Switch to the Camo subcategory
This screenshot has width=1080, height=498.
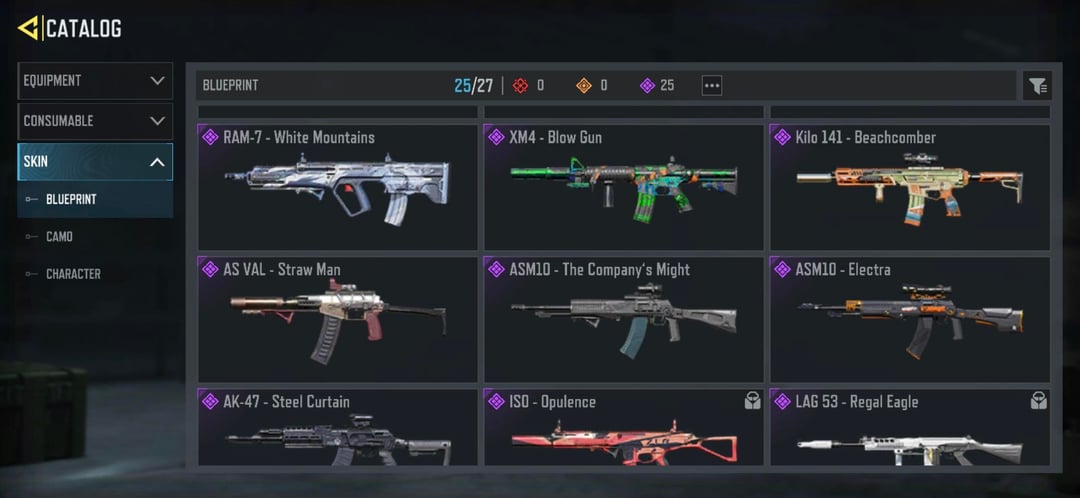tap(59, 237)
